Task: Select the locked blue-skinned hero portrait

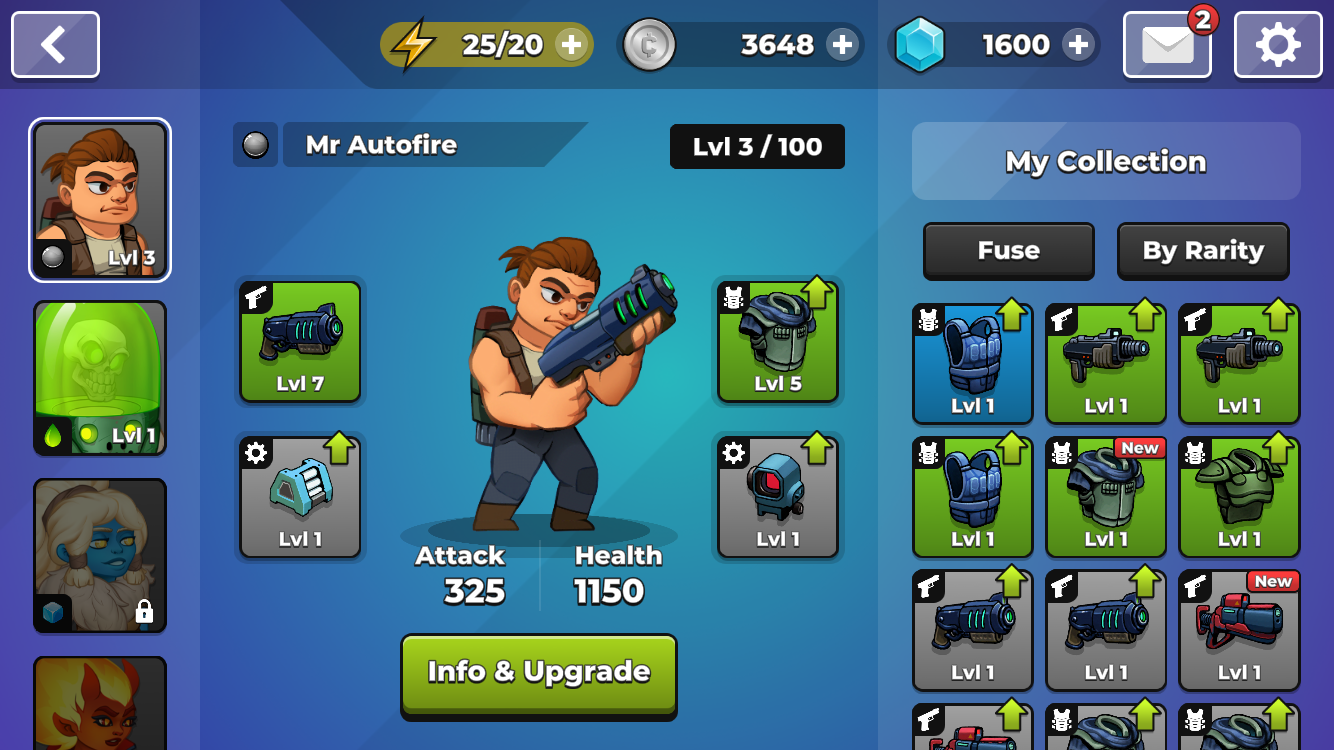Action: (100, 555)
